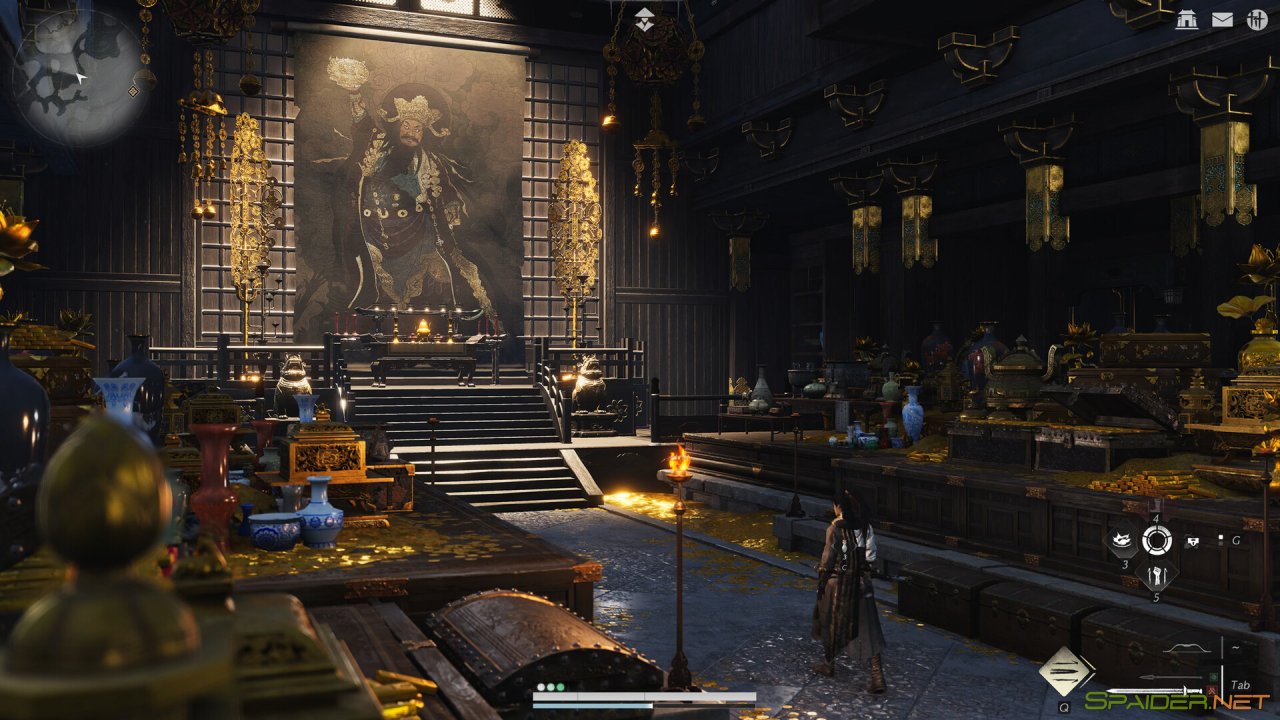Activate the triple-blade diamond skill
1280x720 pixels.
1065,669
